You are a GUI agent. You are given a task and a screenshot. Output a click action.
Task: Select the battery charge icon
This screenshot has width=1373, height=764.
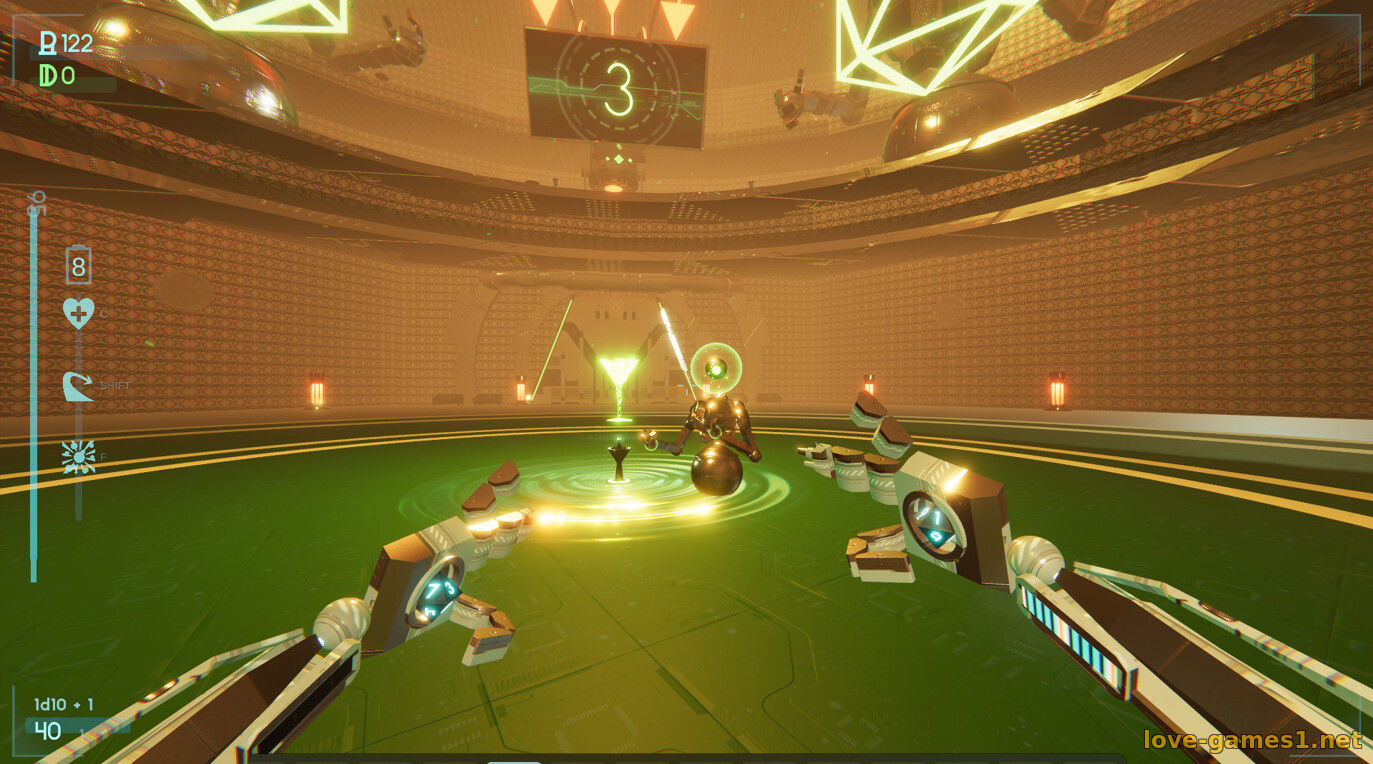point(78,266)
